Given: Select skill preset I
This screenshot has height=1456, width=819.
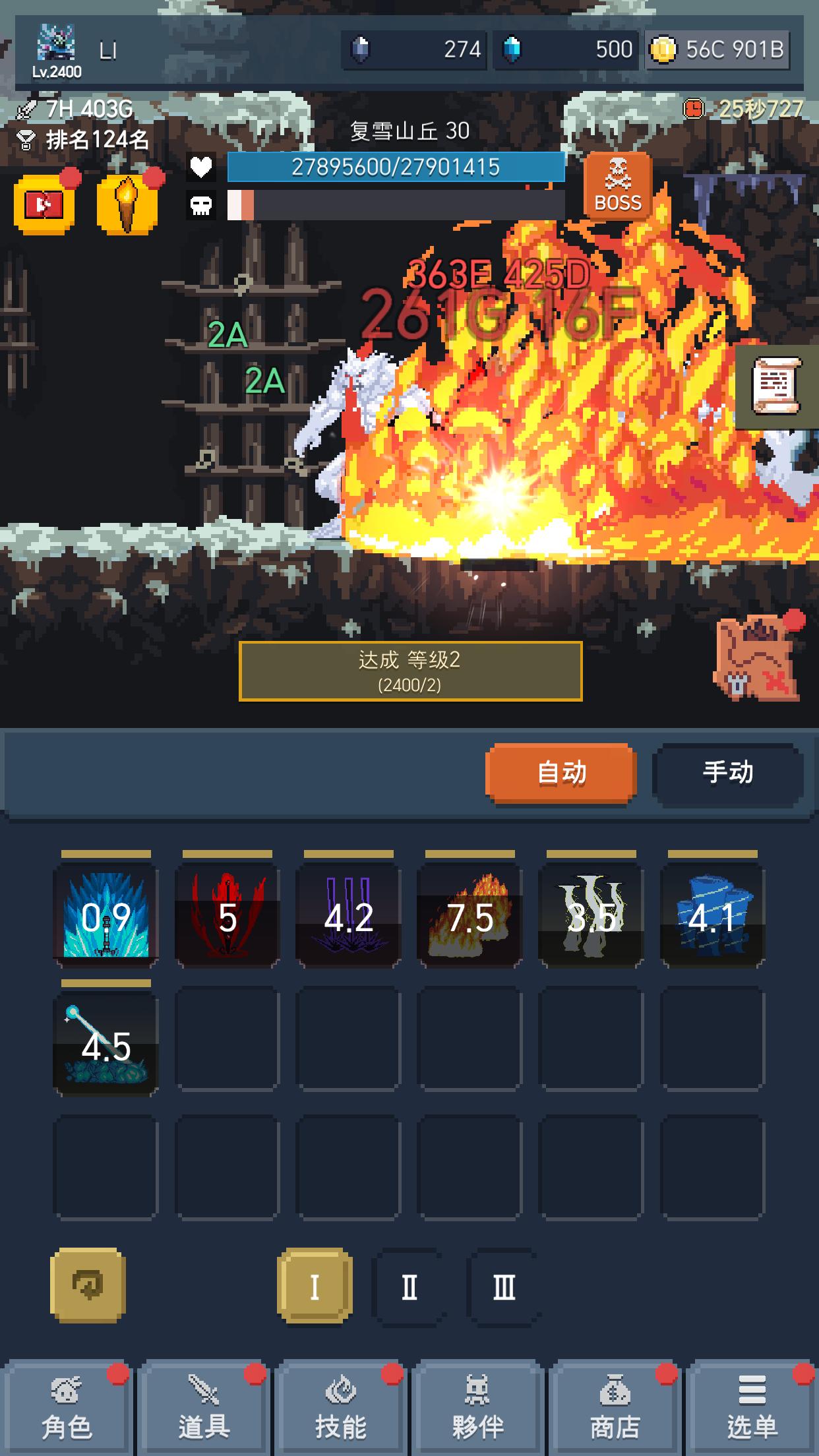Looking at the screenshot, I should 315,1287.
